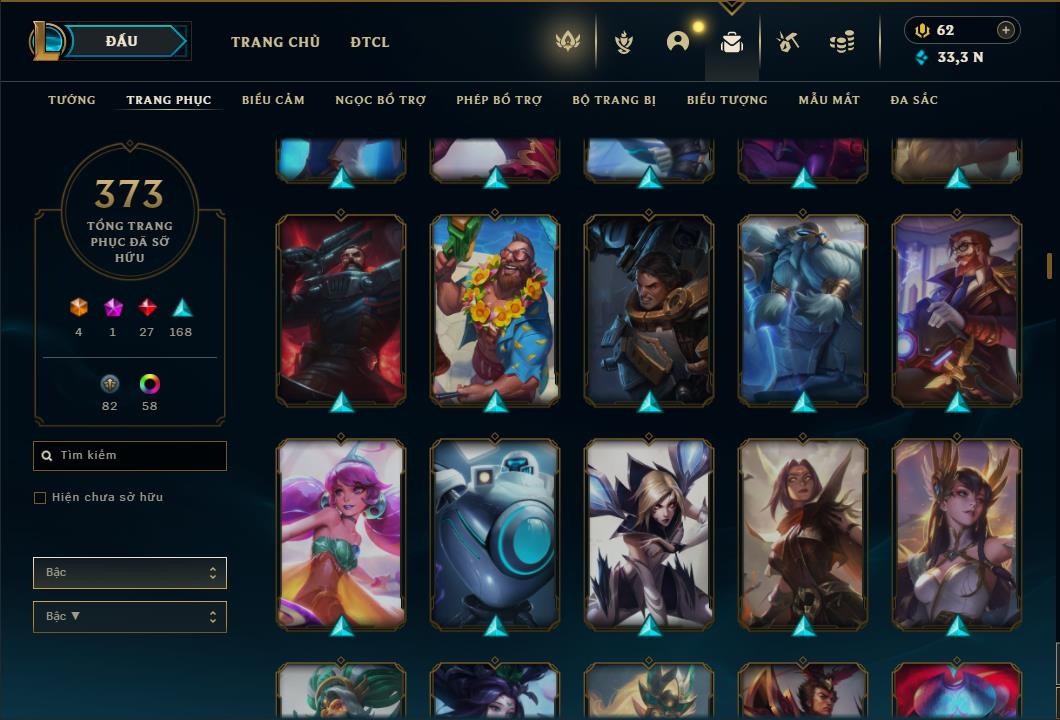Switch to the TƯỚNG tab
This screenshot has width=1060, height=720.
coord(72,100)
